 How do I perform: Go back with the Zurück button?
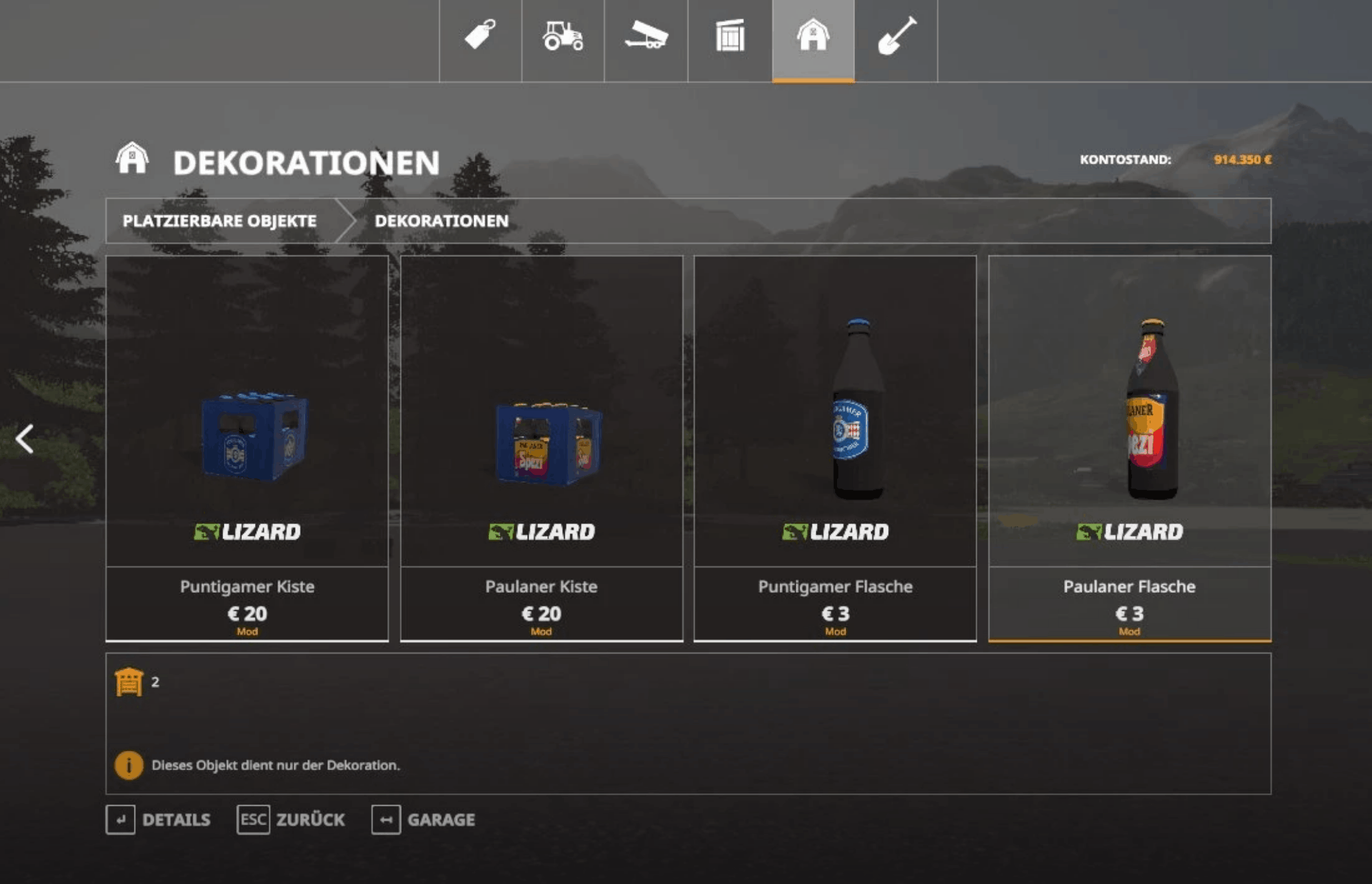coord(291,820)
